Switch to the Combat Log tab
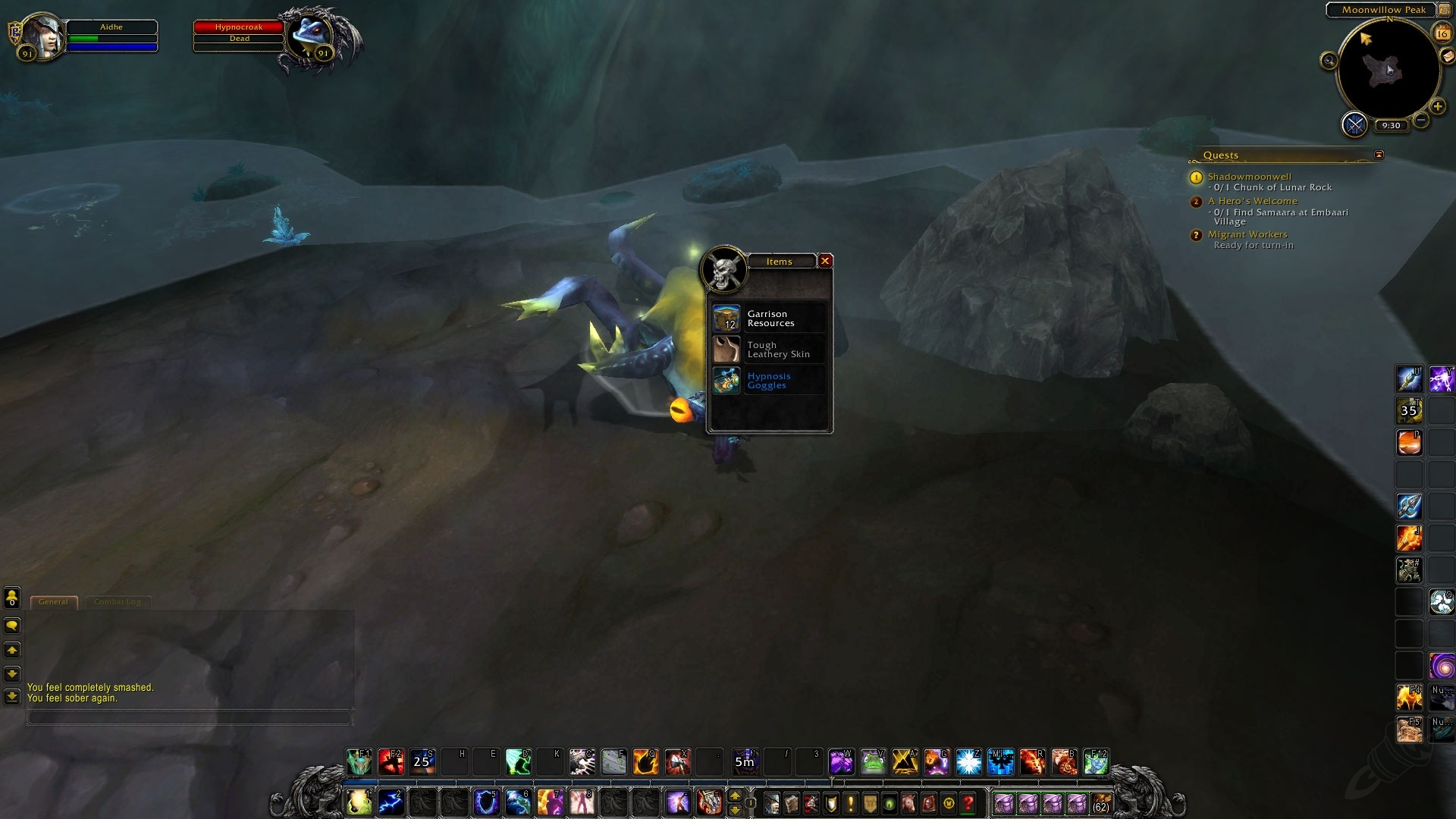The width and height of the screenshot is (1456, 819). point(118,602)
